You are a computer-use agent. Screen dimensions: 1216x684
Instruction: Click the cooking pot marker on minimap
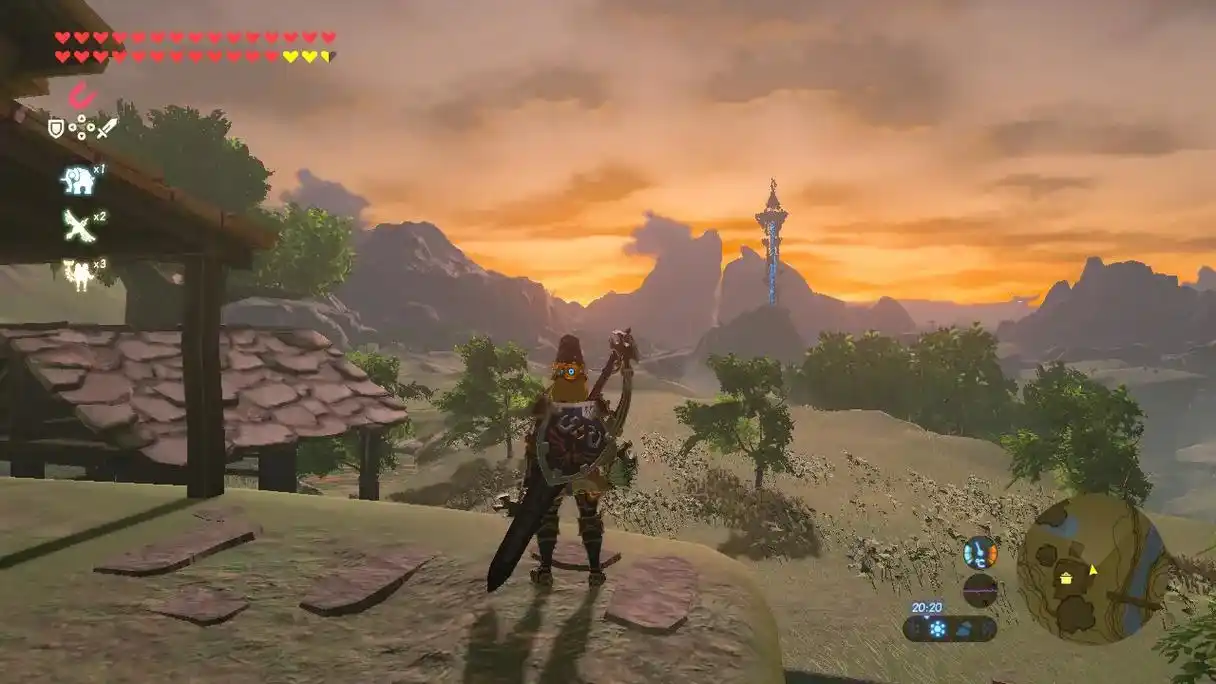(1066, 577)
